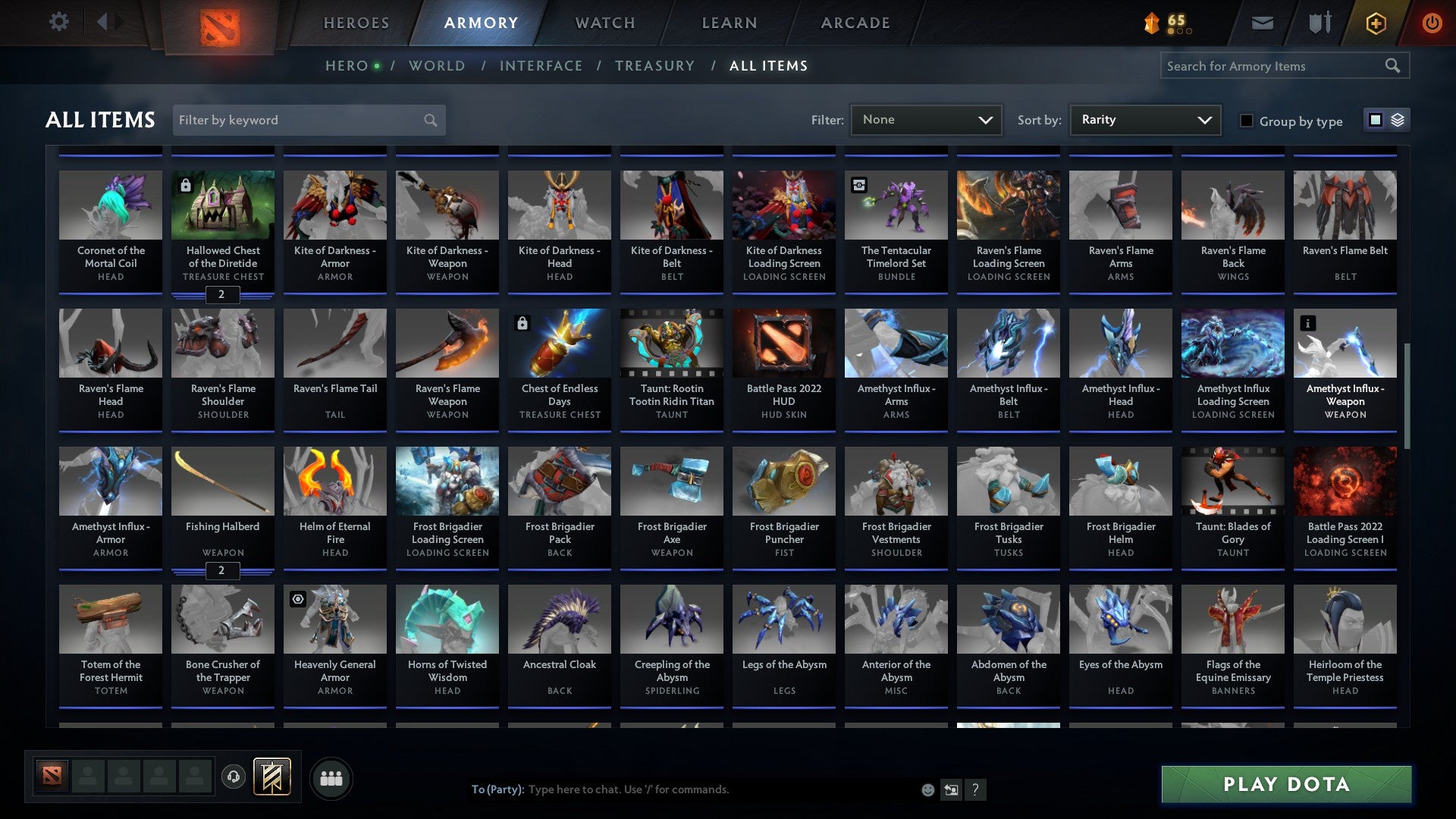Open the mail notifications icon
Image resolution: width=1456 pixels, height=819 pixels.
click(x=1261, y=23)
